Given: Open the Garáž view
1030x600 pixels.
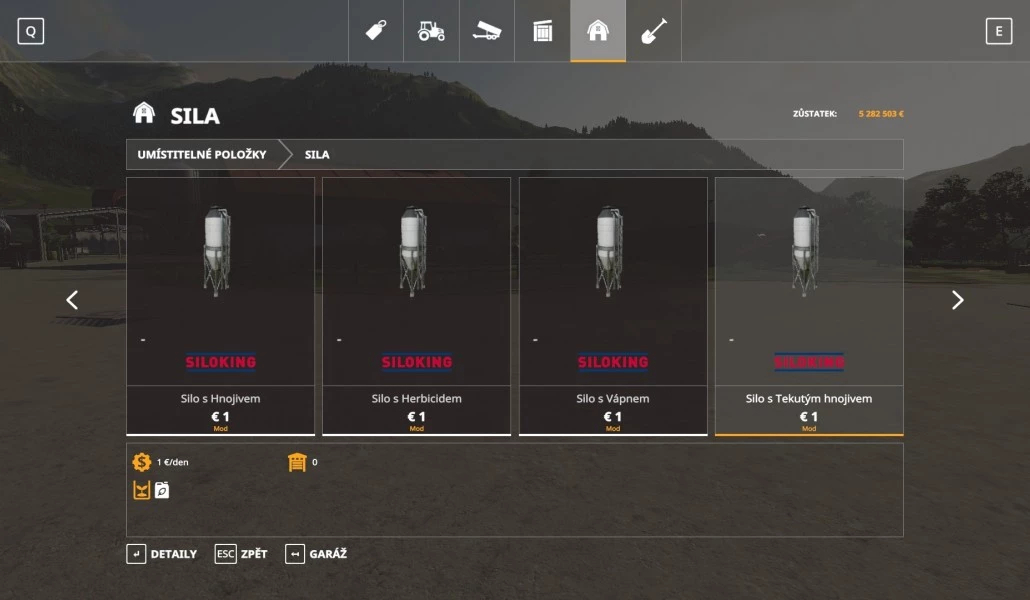Looking at the screenshot, I should click(316, 554).
